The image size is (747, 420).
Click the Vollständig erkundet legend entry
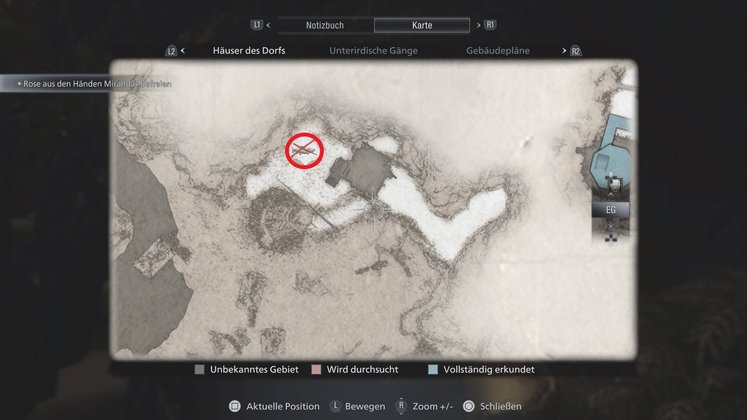[480, 370]
